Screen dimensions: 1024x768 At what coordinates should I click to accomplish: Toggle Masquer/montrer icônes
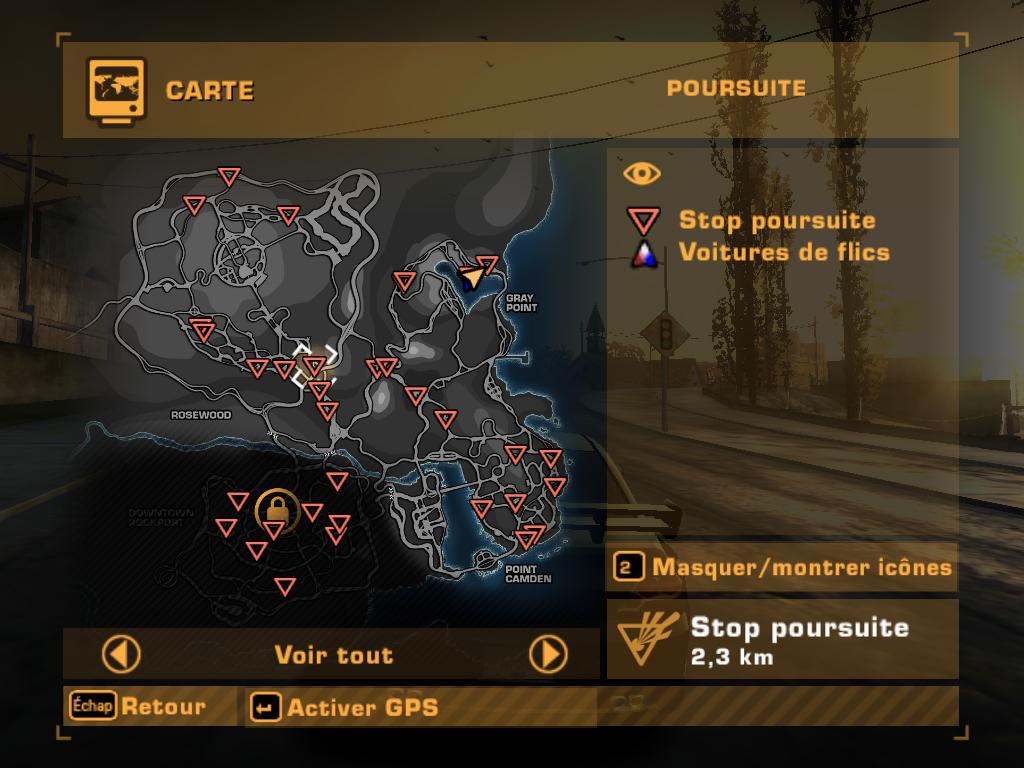click(782, 568)
